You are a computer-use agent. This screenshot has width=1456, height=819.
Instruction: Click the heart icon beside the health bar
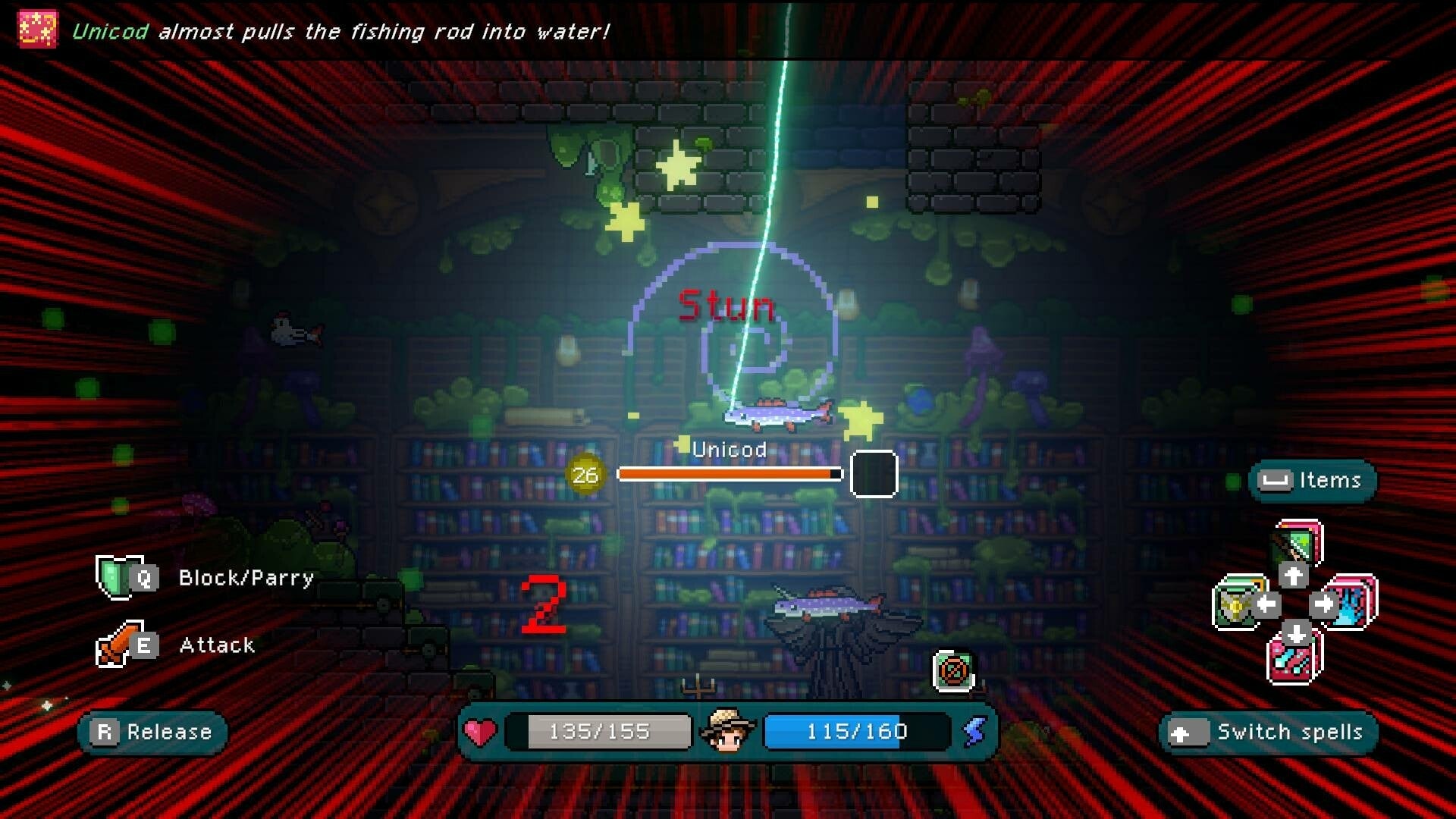[479, 731]
